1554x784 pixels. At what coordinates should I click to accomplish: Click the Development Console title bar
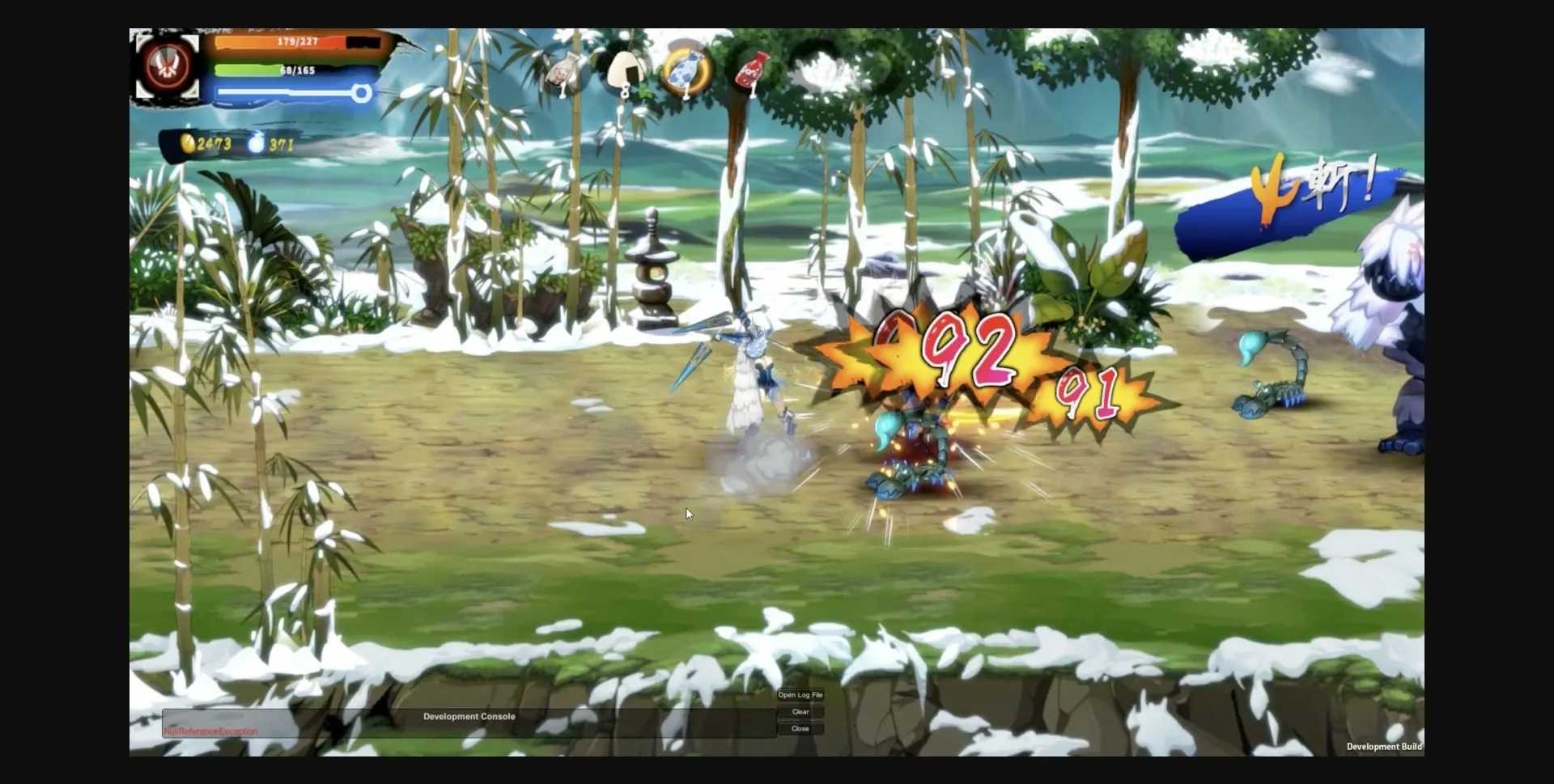click(469, 716)
